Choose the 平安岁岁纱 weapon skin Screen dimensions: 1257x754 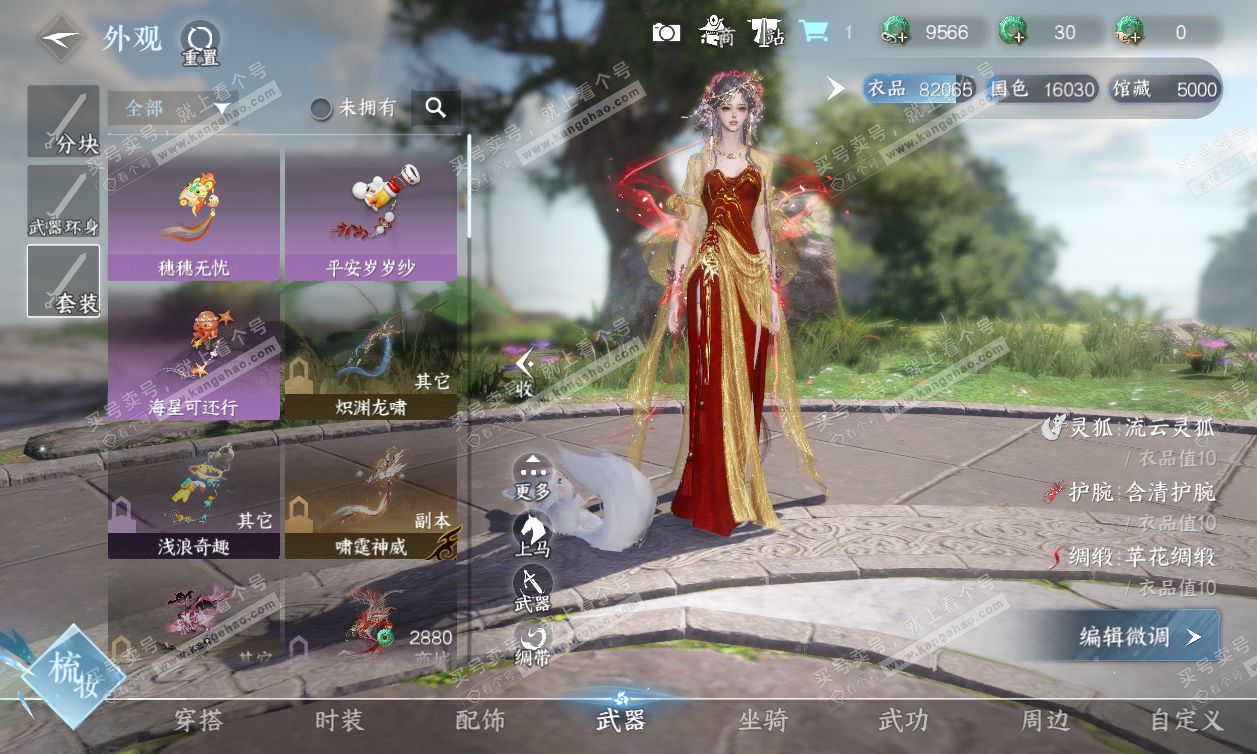[371, 214]
